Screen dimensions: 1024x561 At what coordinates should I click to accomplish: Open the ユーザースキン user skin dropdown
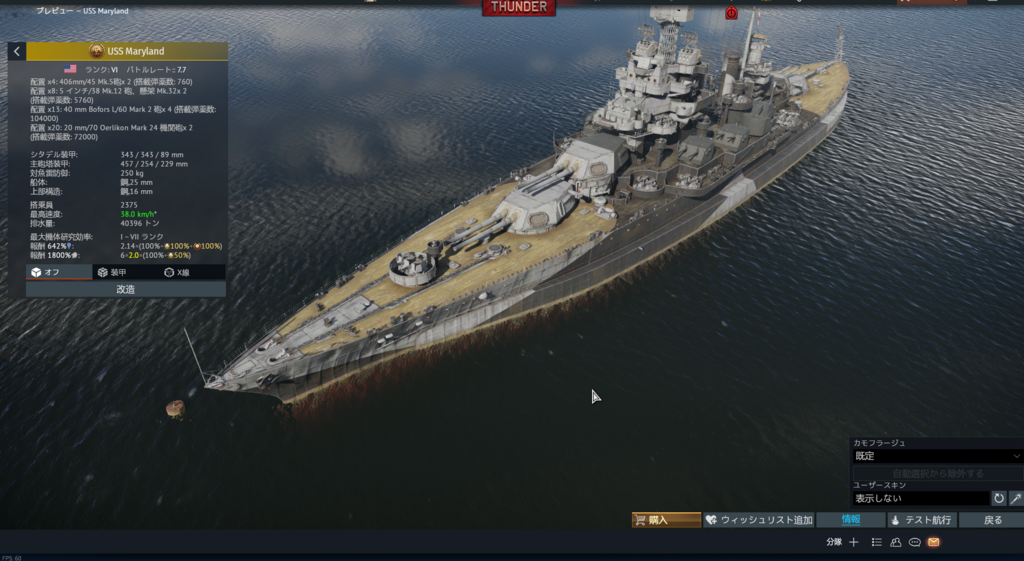(x=920, y=498)
